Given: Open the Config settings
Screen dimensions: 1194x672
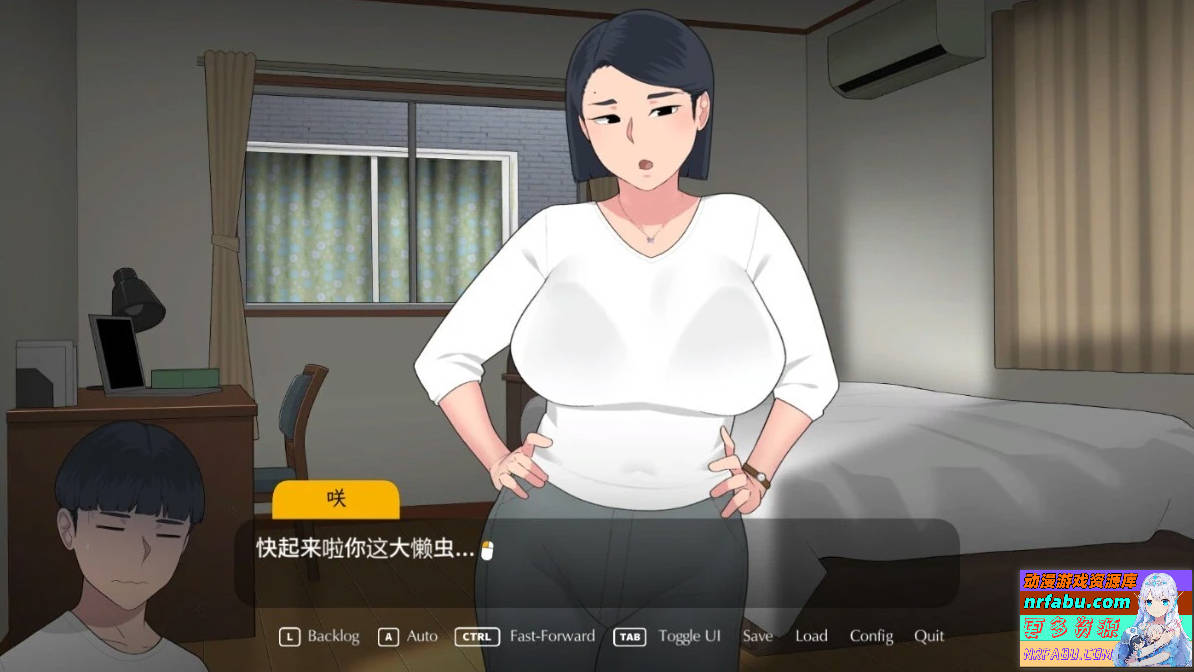Looking at the screenshot, I should point(871,636).
